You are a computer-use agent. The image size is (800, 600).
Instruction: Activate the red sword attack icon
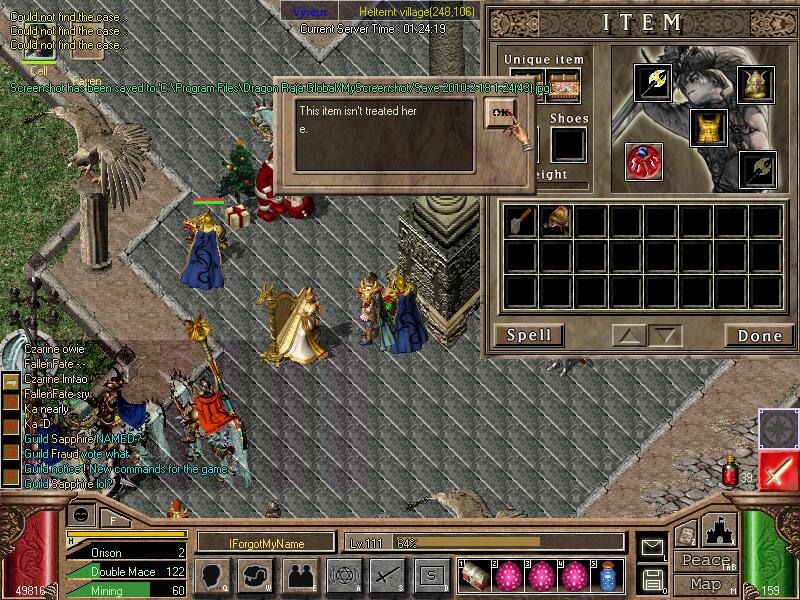coord(778,469)
